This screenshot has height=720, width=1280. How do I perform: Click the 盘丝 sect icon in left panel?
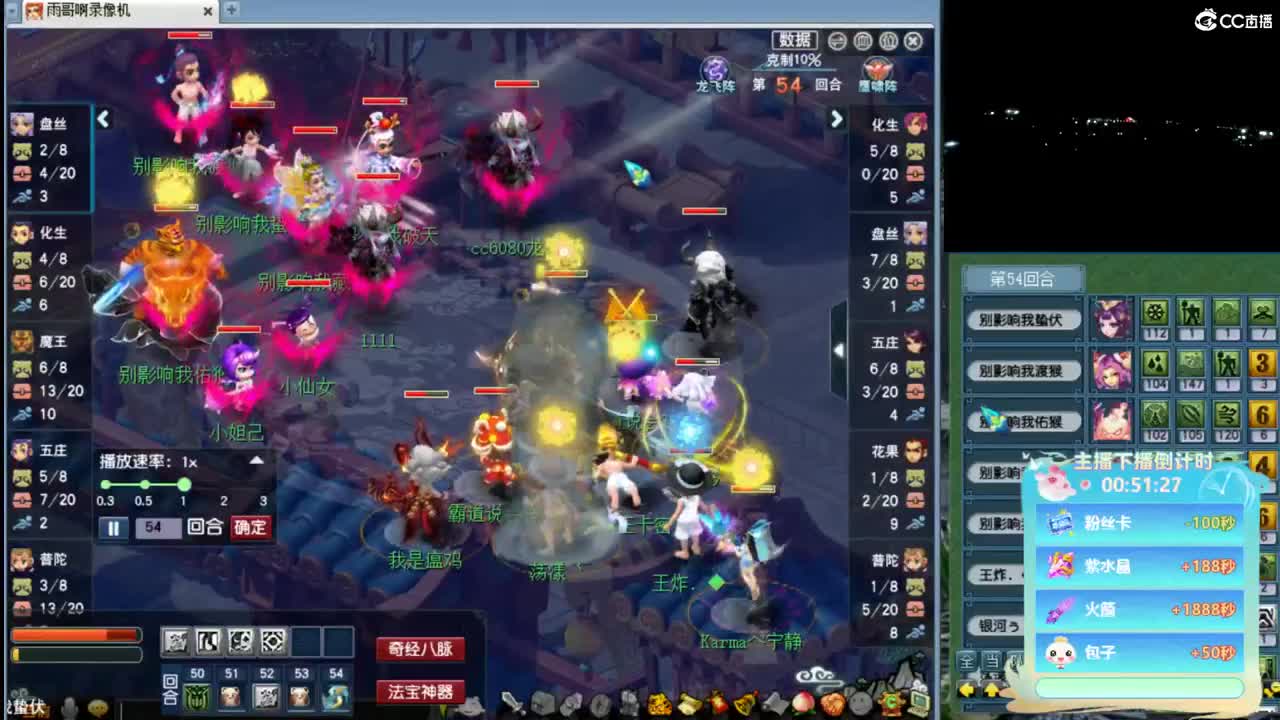[x=24, y=122]
